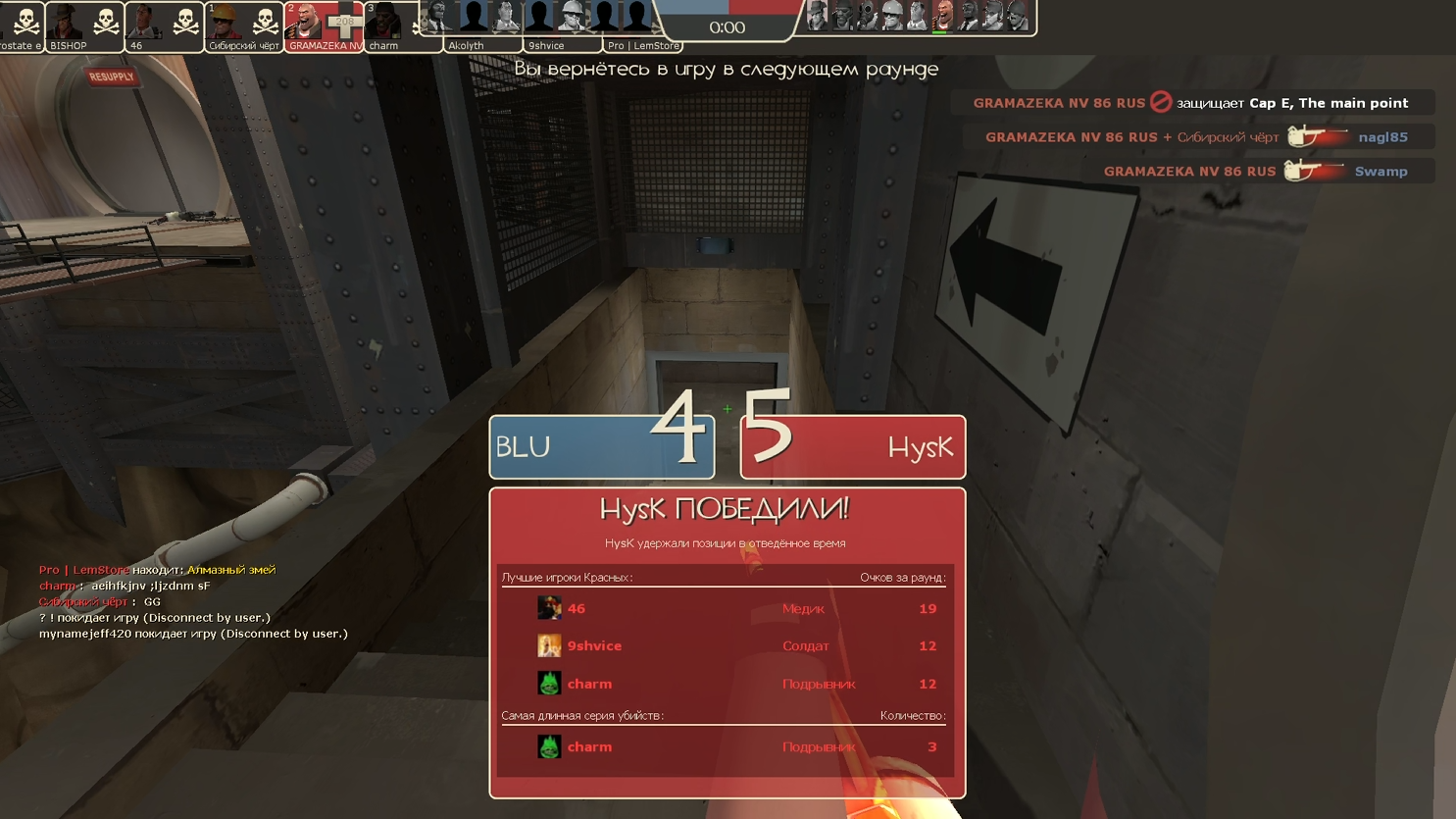Select GRAMAZEKA NV heavy player panel
The height and width of the screenshot is (819, 1456).
[x=325, y=26]
